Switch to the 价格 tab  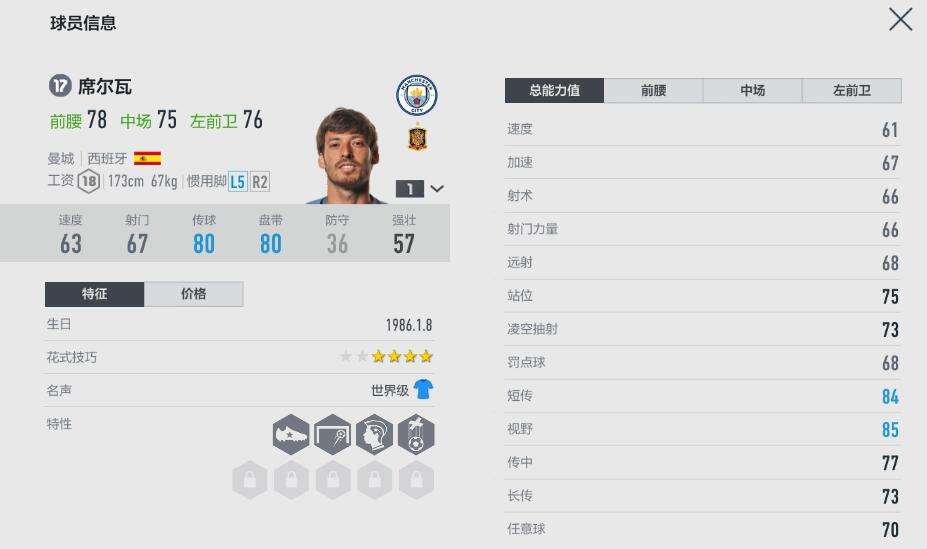click(x=193, y=294)
